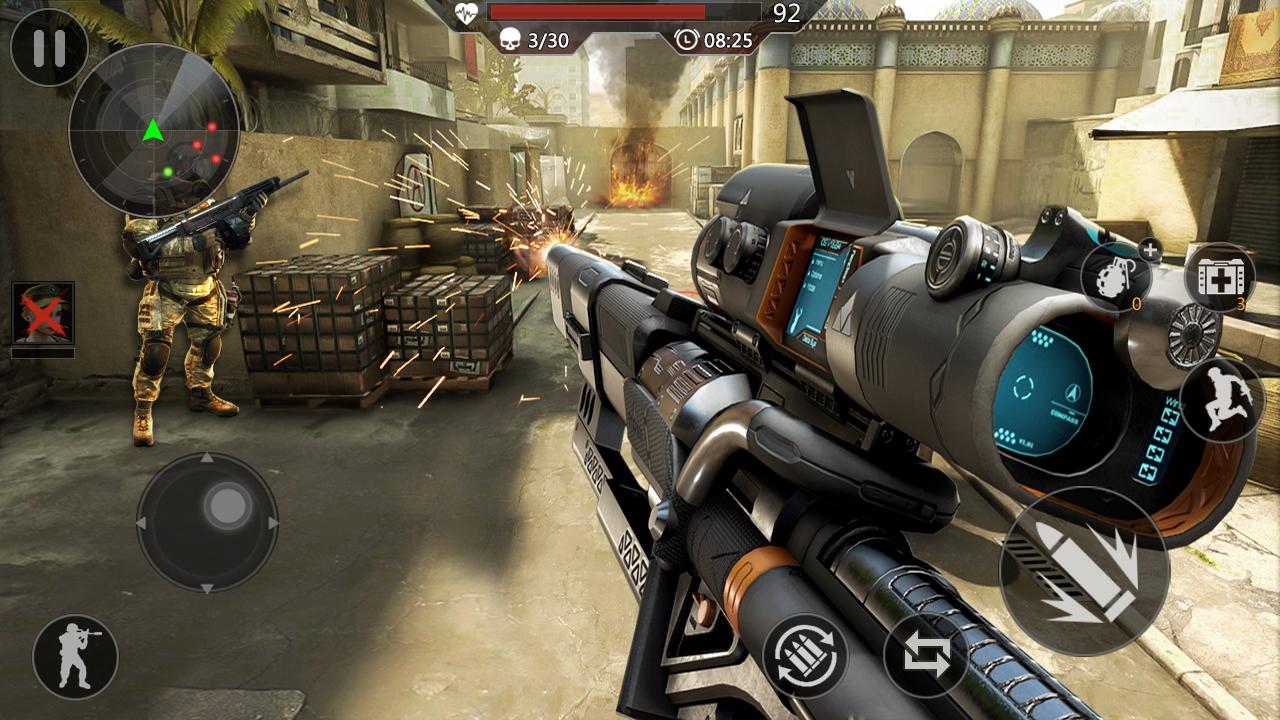Open the circular radar minimap
Viewport: 1280px width, 720px height.
[x=154, y=130]
